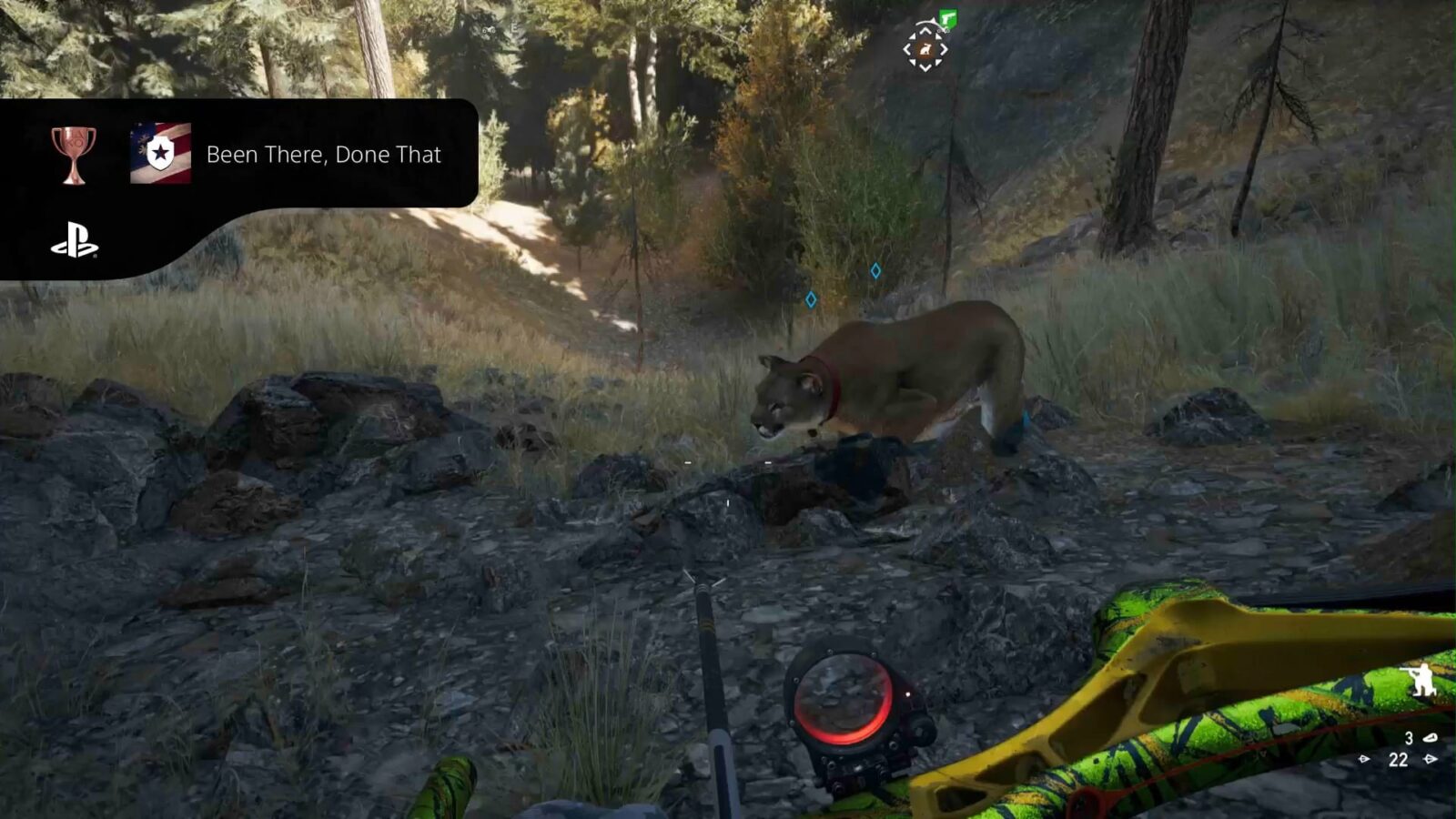
Task: Open the 'Been There, Done That' notification
Action: click(x=324, y=155)
